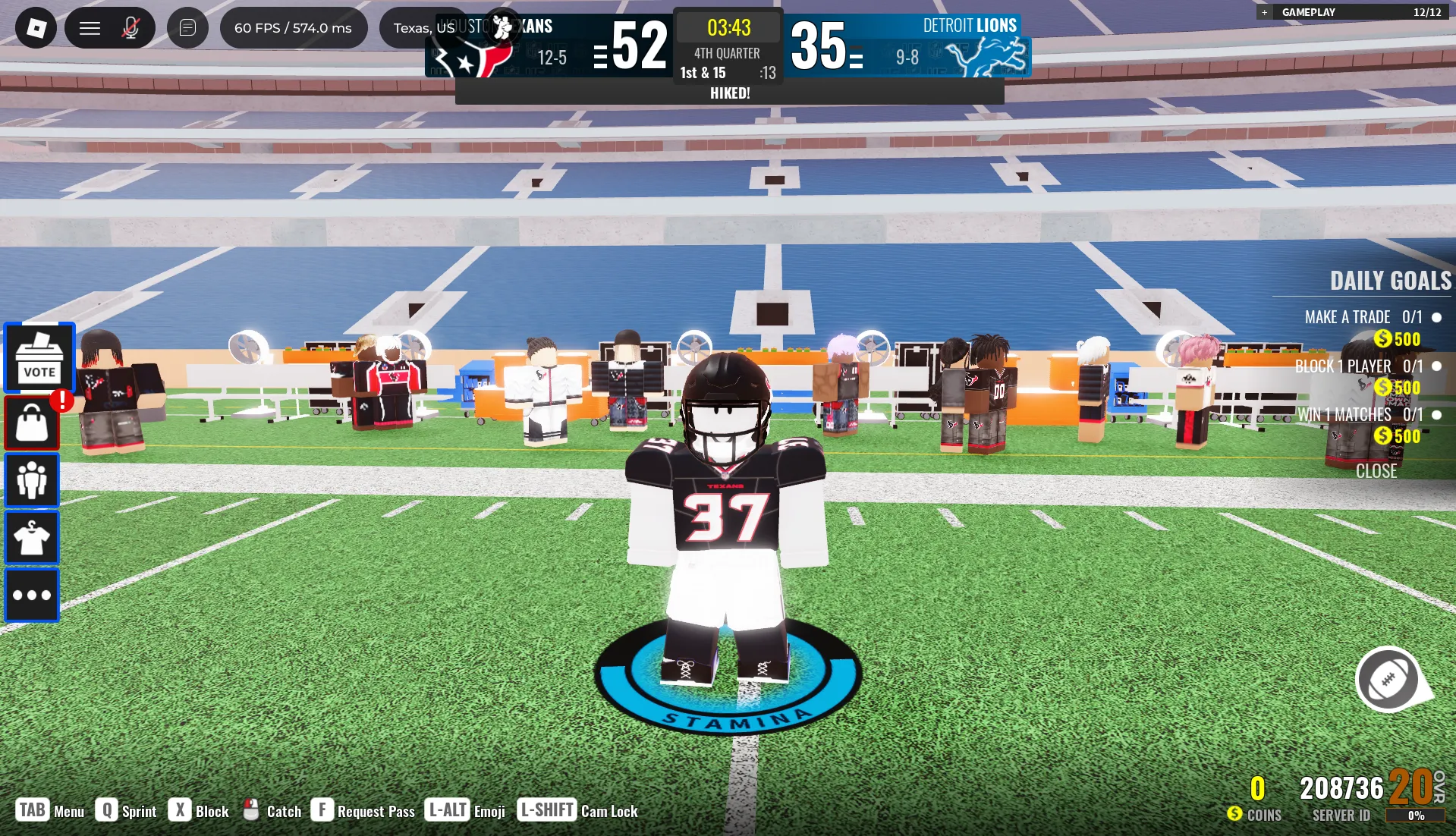
Task: Check off the MAKE A TRADE goal circle
Action: click(1436, 317)
